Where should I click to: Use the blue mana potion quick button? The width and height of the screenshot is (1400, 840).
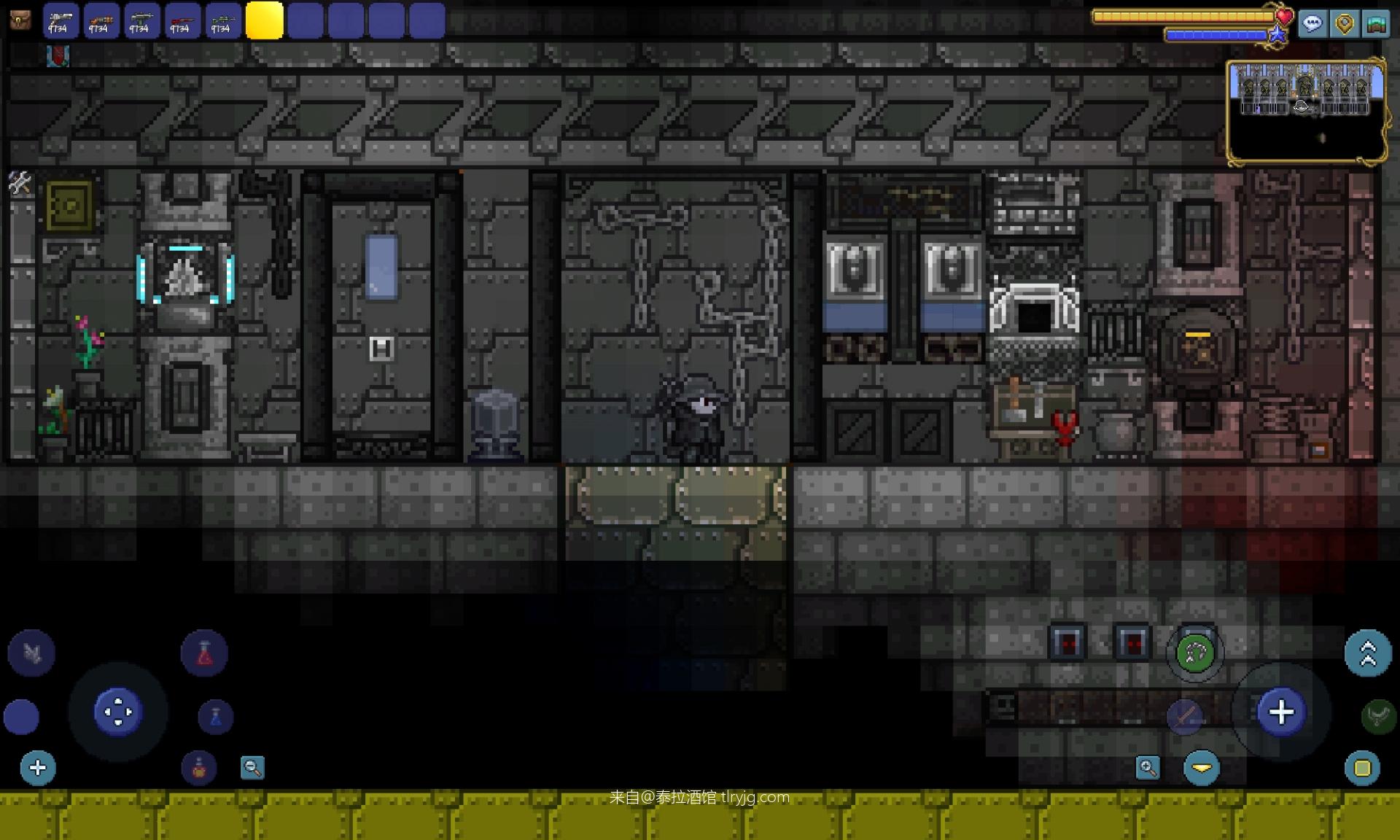(x=215, y=717)
